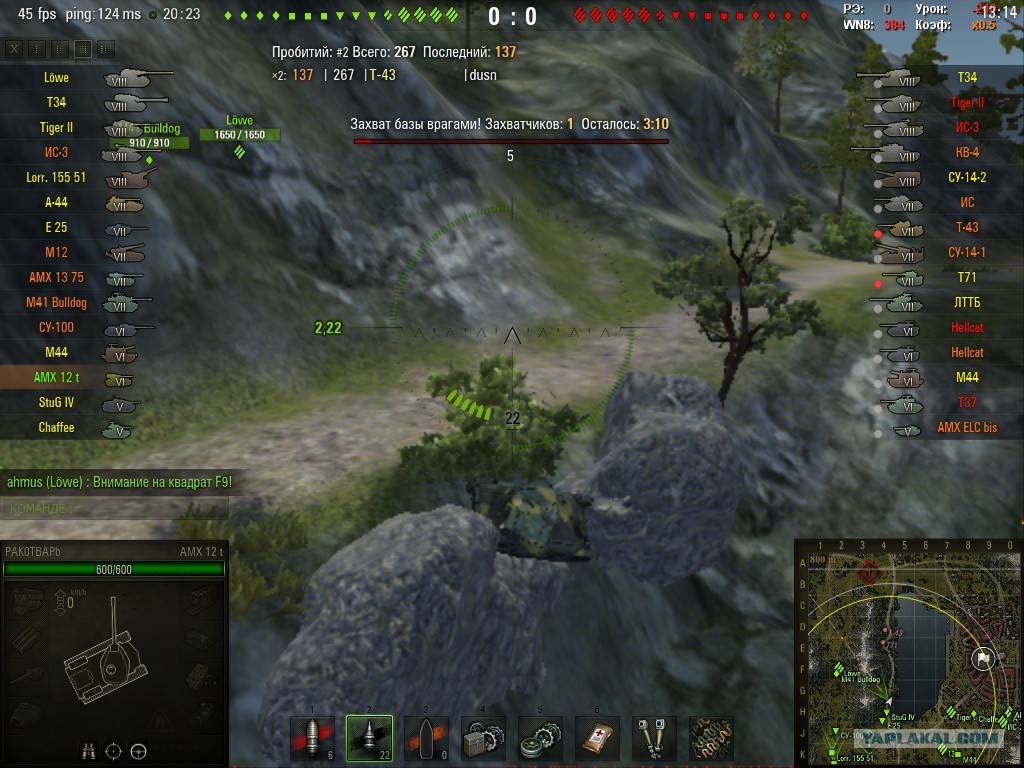
Task: Choose the third shell slot showing 0 rounds
Action: click(426, 739)
